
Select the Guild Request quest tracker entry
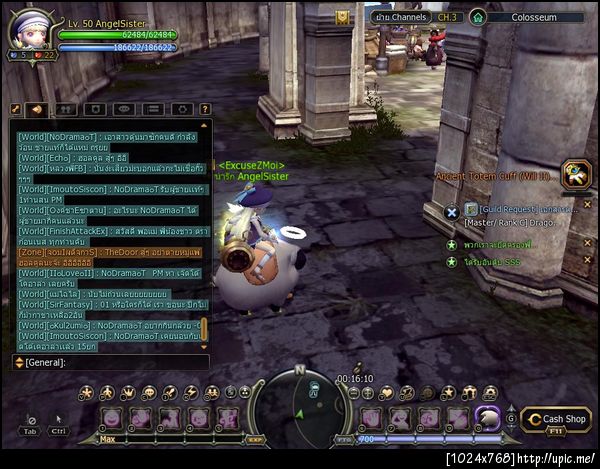click(520, 209)
